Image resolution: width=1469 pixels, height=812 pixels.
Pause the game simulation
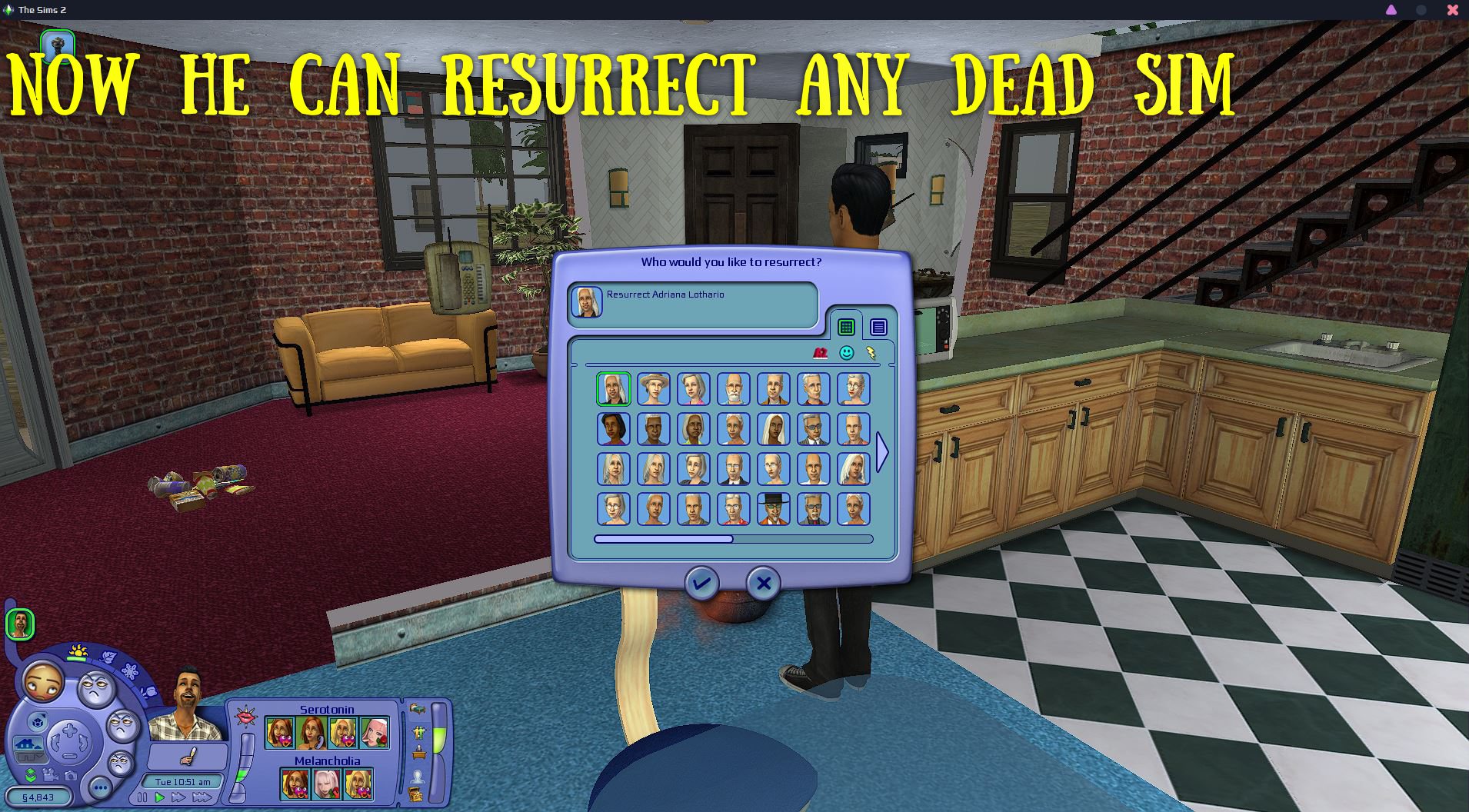click(142, 797)
